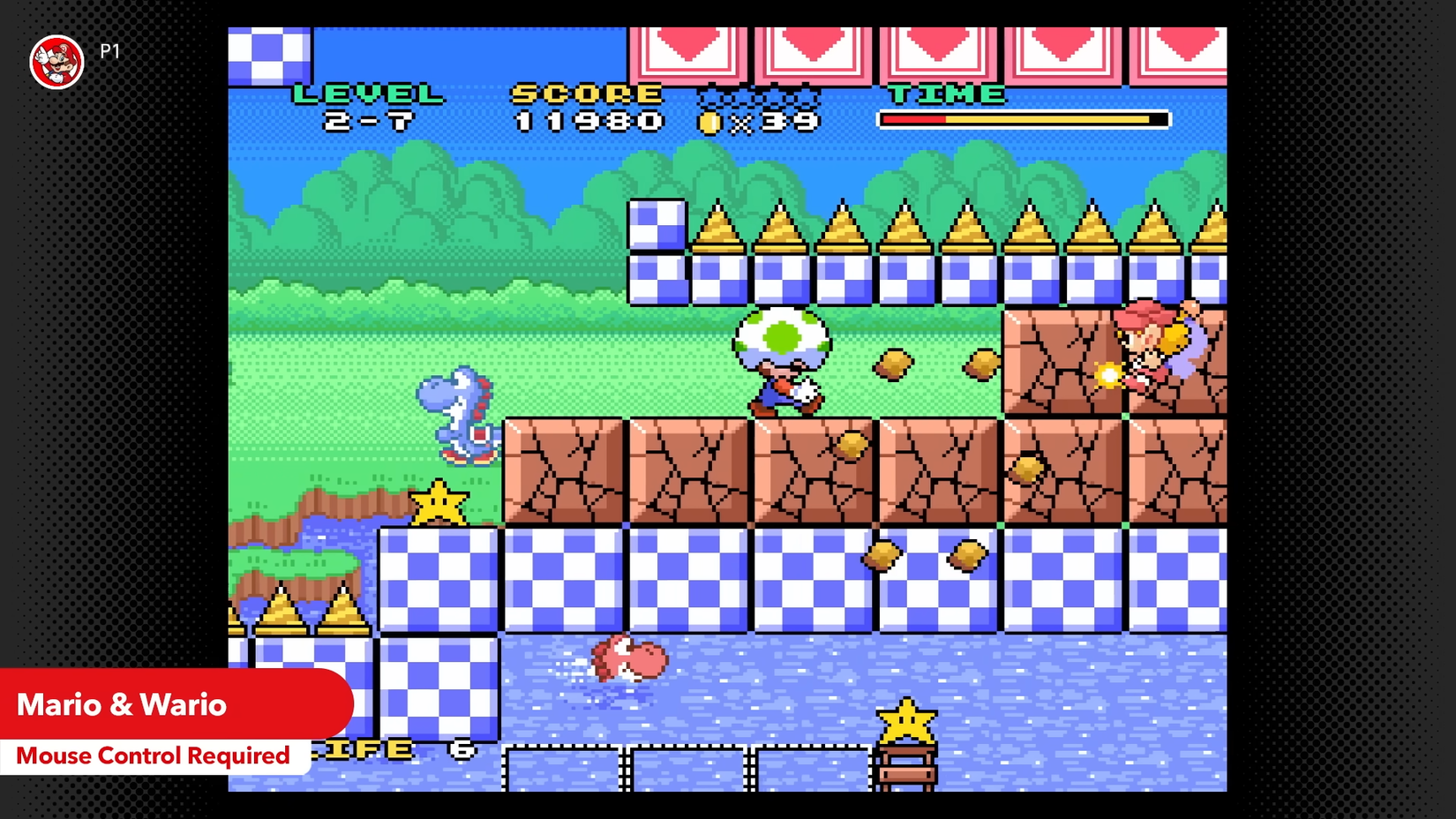1456x819 pixels.
Task: Click the Mouse Control Required label
Action: 154,755
